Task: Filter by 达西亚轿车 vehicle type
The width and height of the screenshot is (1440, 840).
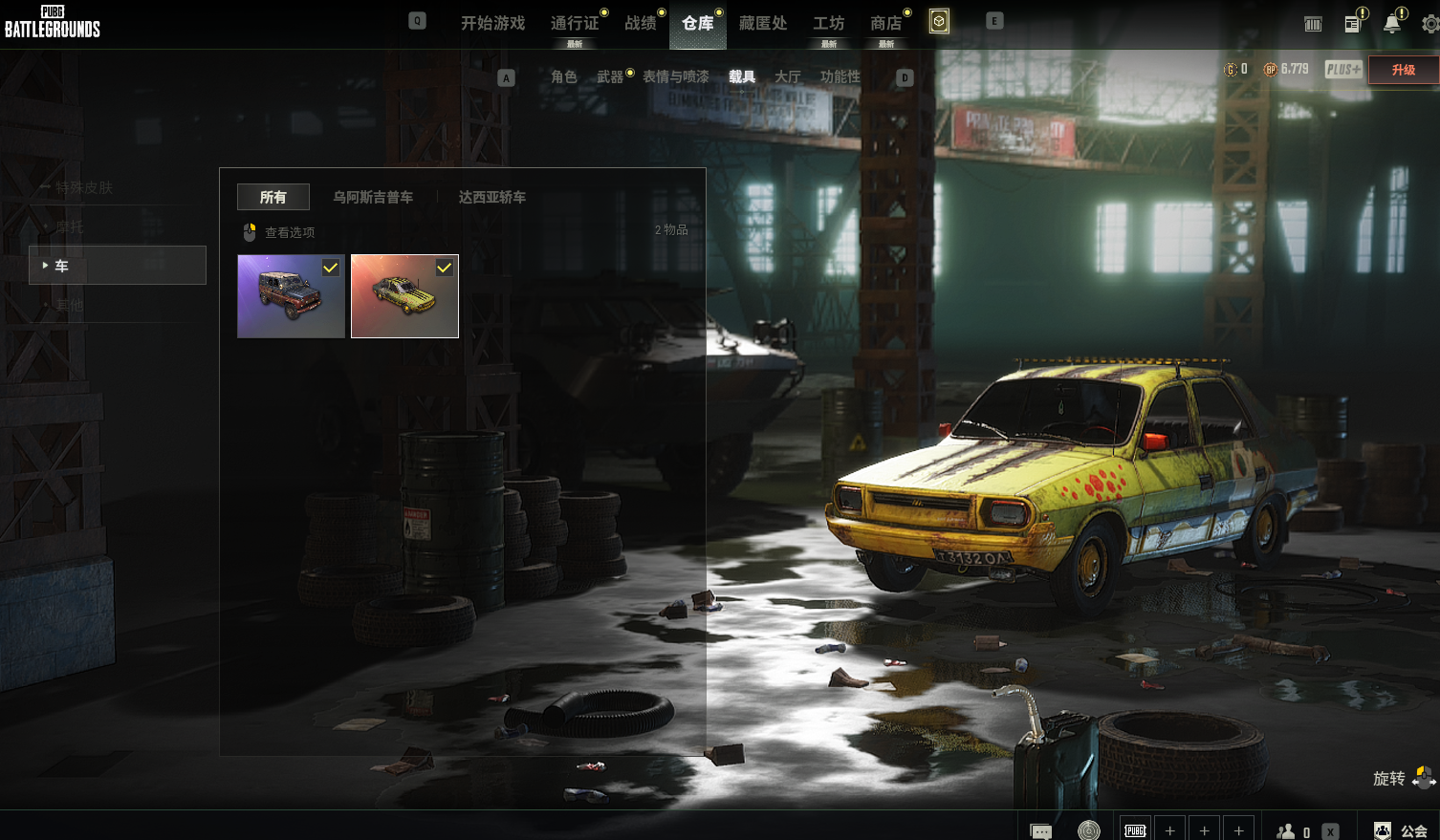Action: [491, 197]
